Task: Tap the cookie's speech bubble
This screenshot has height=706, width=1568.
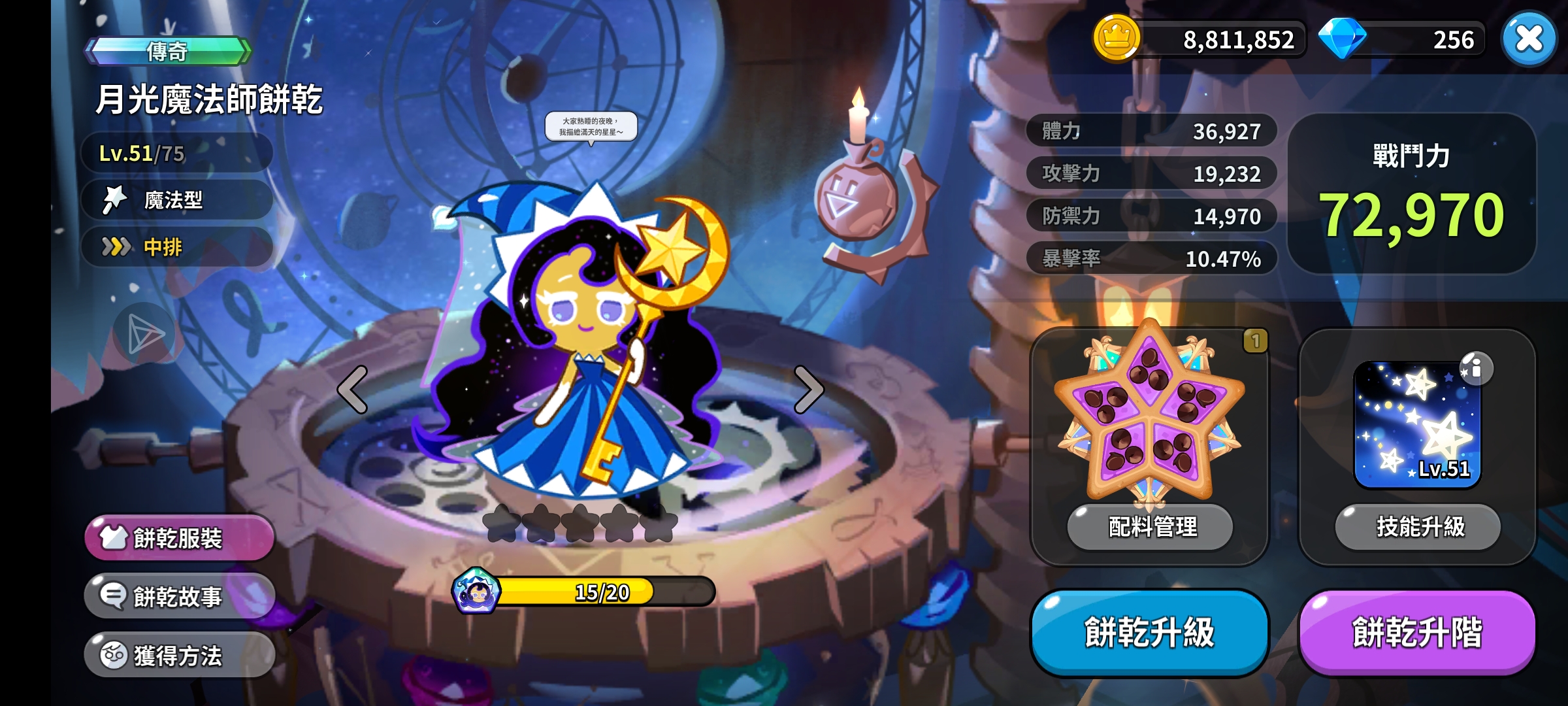Action: point(591,127)
